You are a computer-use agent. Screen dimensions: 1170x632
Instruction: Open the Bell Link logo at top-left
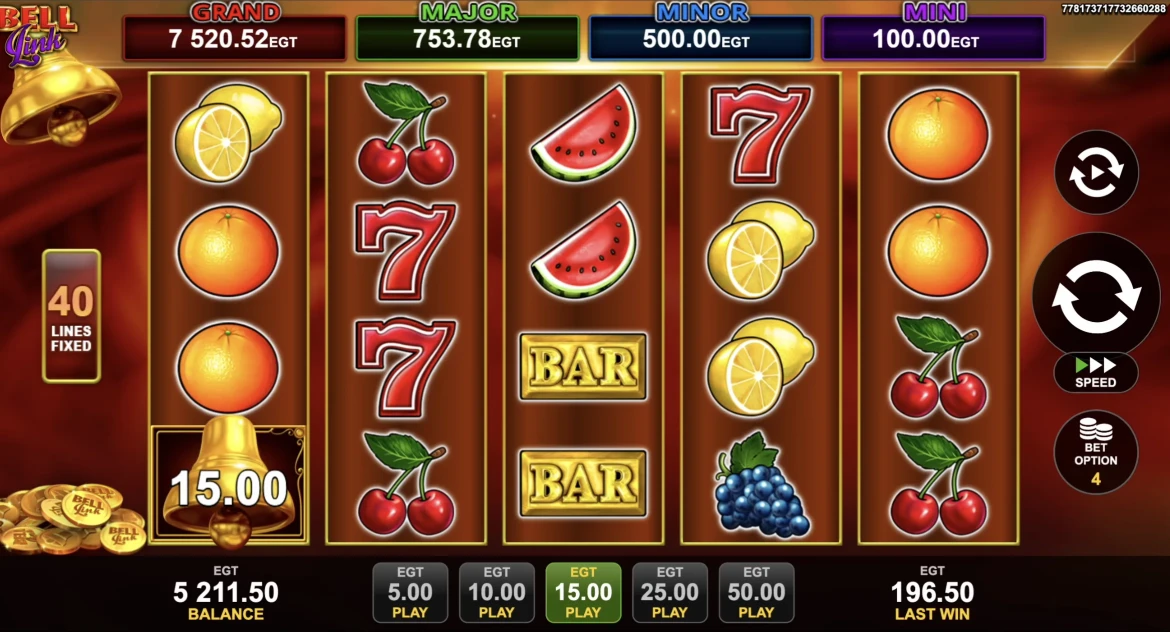tap(38, 33)
